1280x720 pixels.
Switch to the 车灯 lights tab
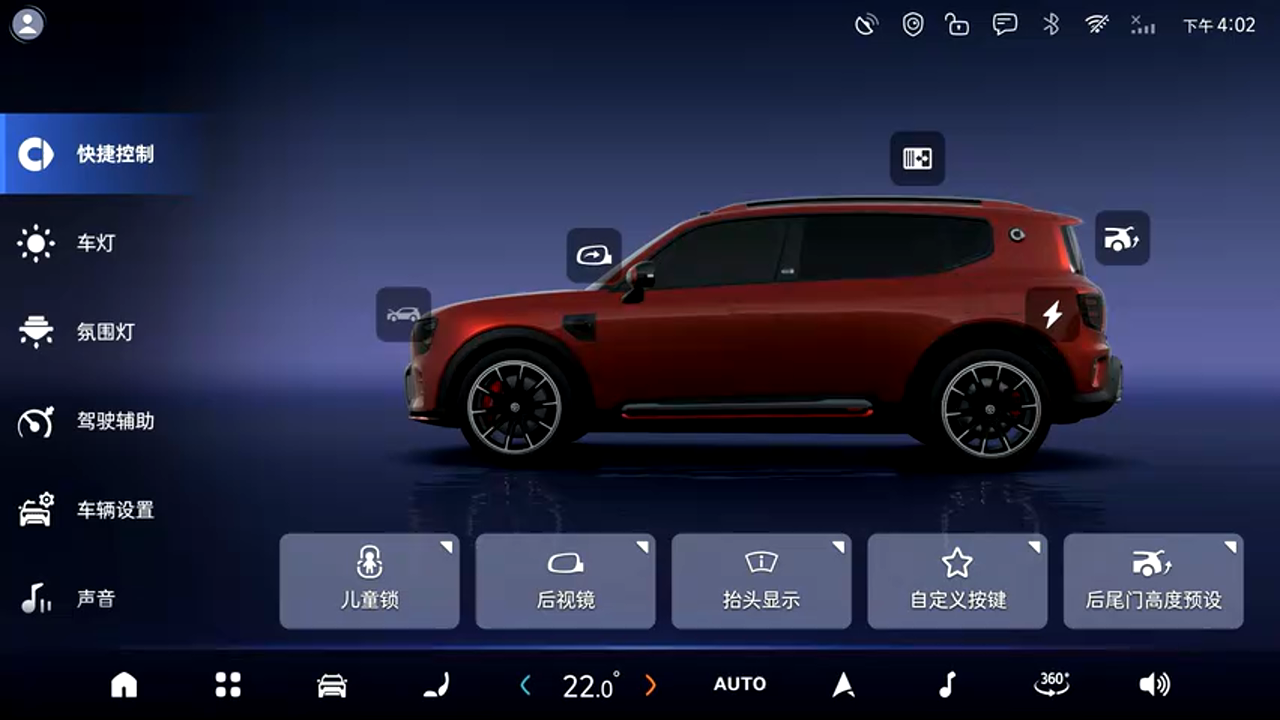[x=95, y=243]
